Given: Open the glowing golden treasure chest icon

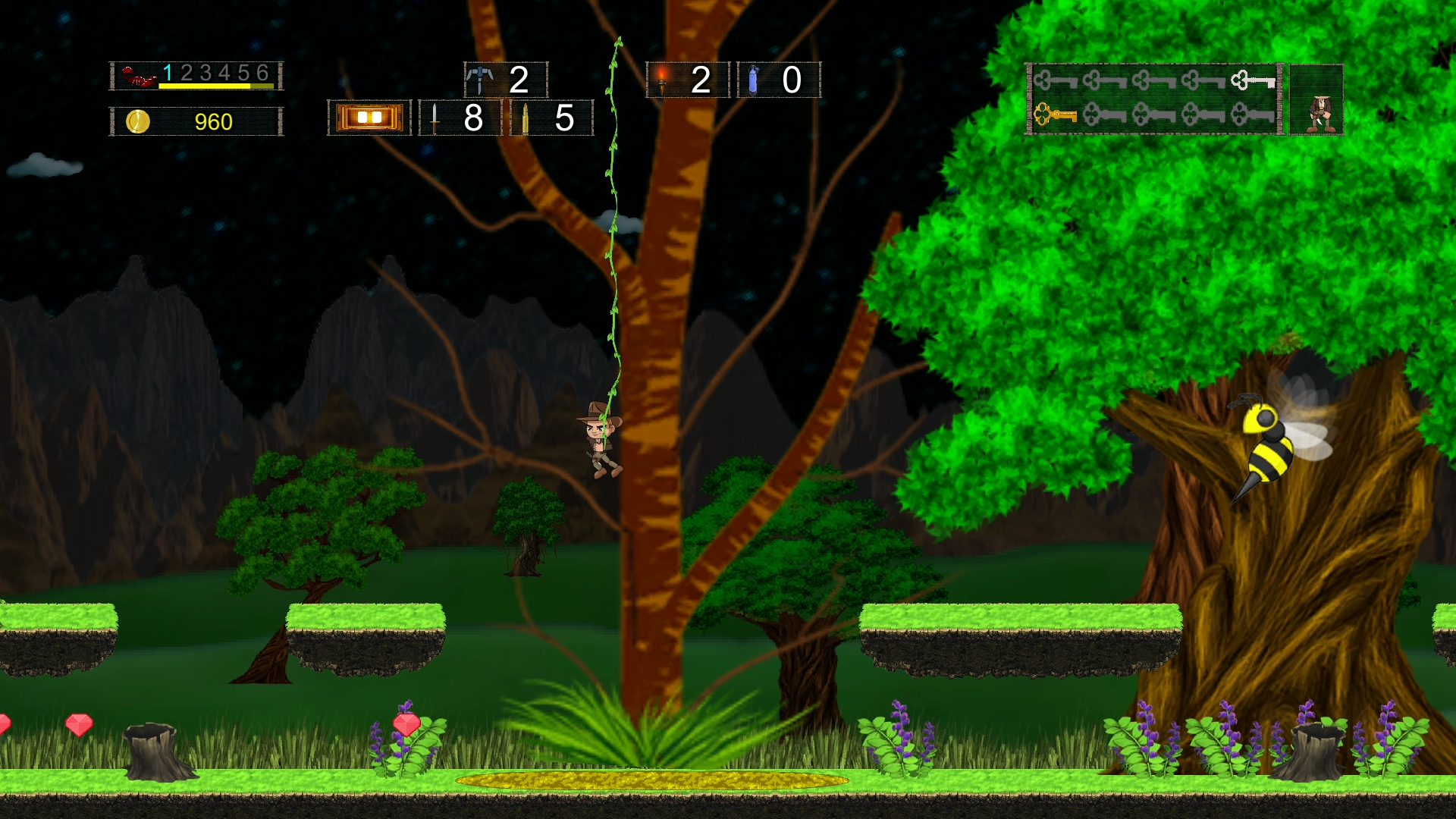Looking at the screenshot, I should [x=369, y=118].
